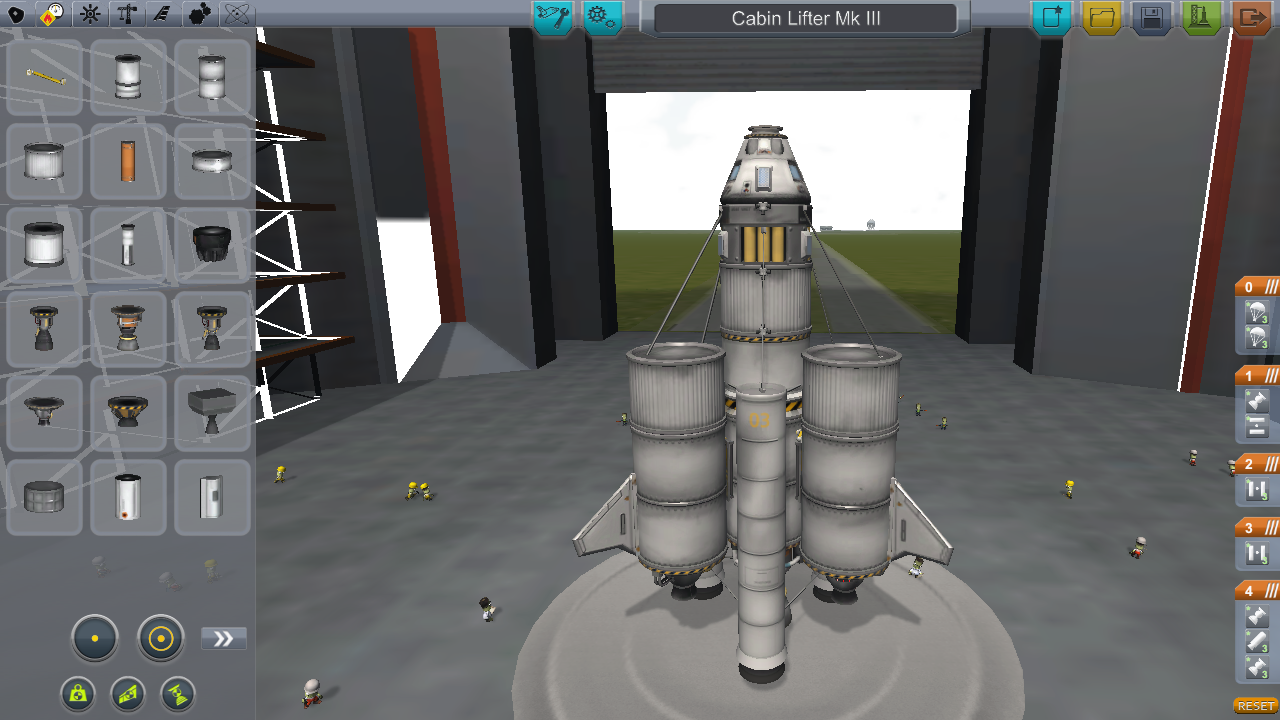Launch the rocket with the green button
This screenshot has height=720, width=1280.
pyautogui.click(x=1201, y=17)
